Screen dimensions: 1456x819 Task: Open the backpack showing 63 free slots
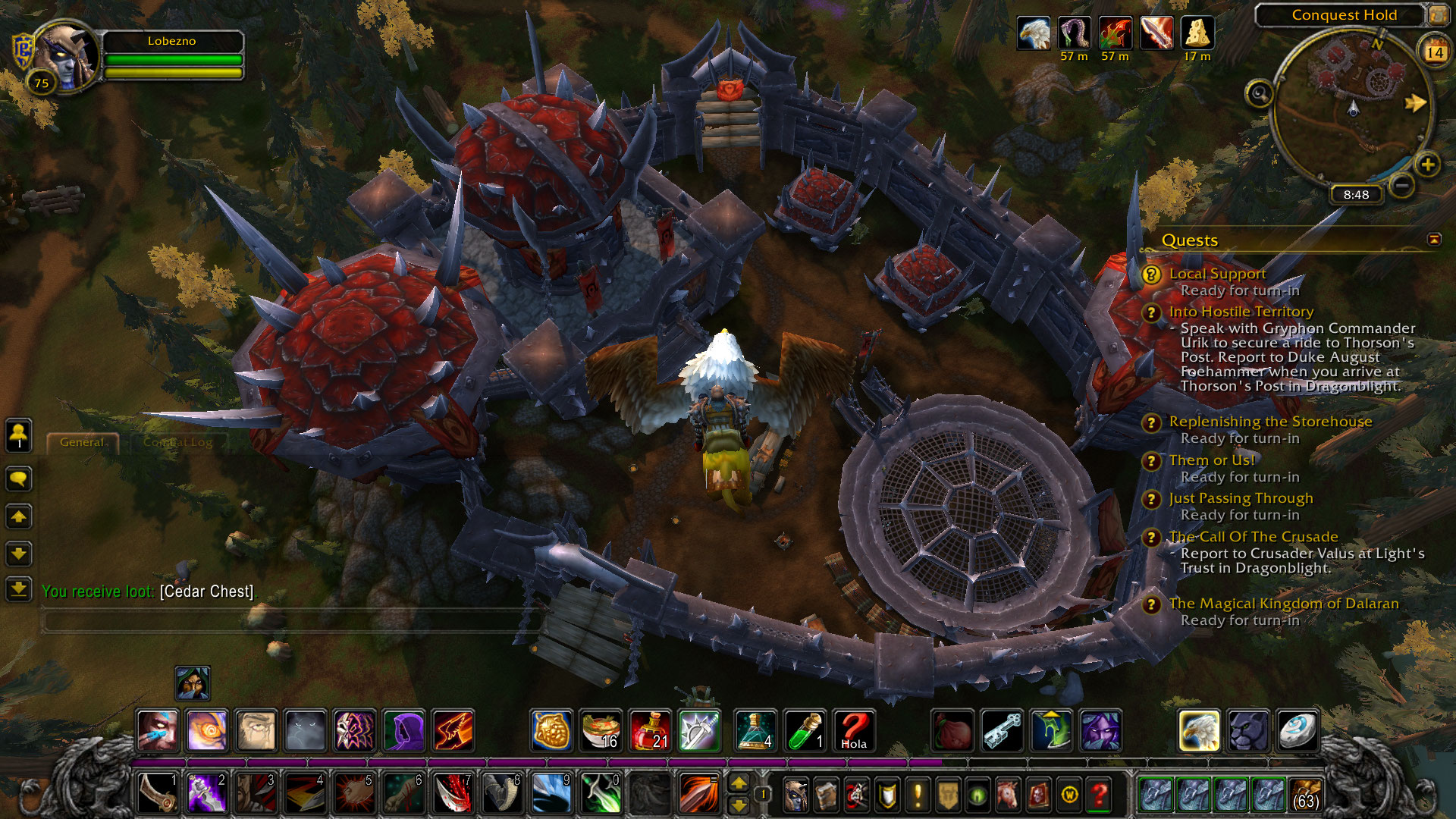(1305, 794)
